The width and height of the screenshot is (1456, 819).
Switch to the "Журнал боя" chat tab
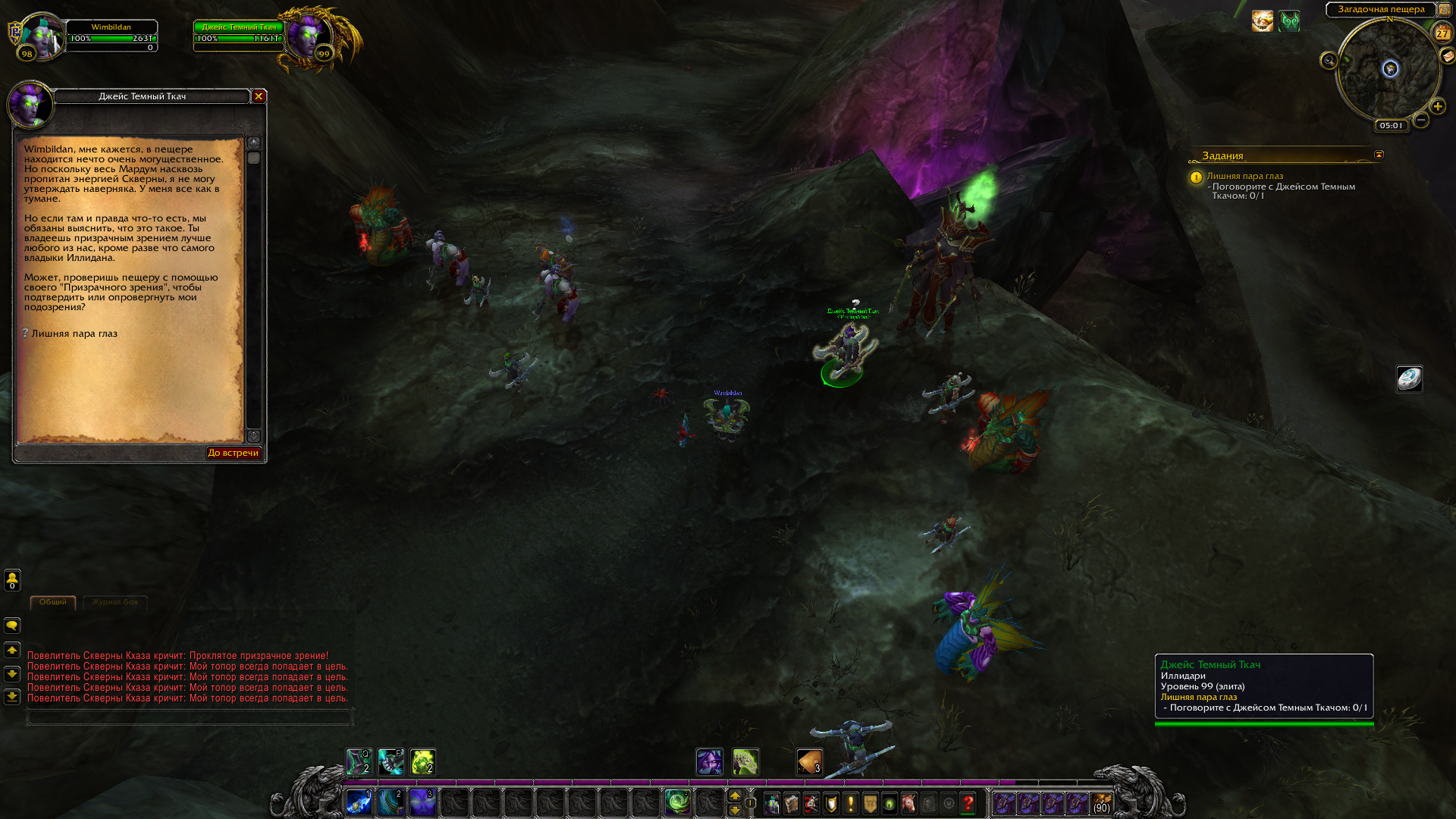115,602
